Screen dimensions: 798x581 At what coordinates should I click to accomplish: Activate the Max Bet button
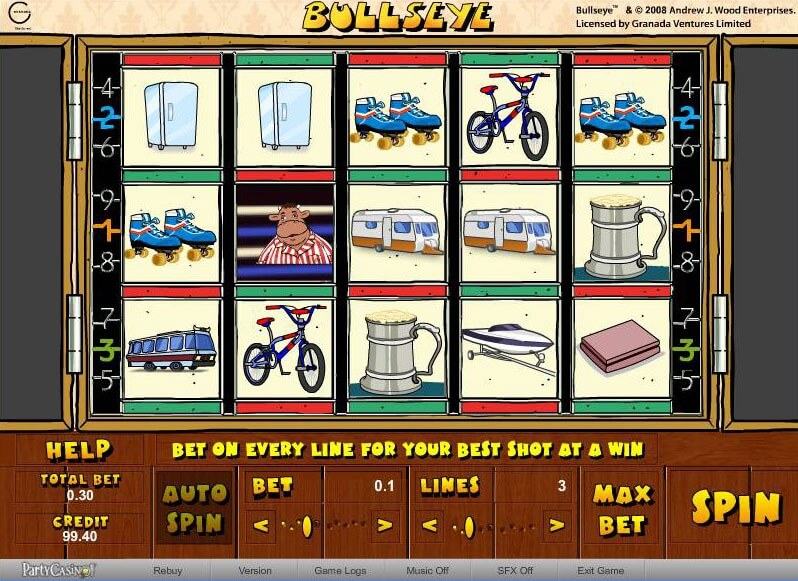click(x=621, y=508)
